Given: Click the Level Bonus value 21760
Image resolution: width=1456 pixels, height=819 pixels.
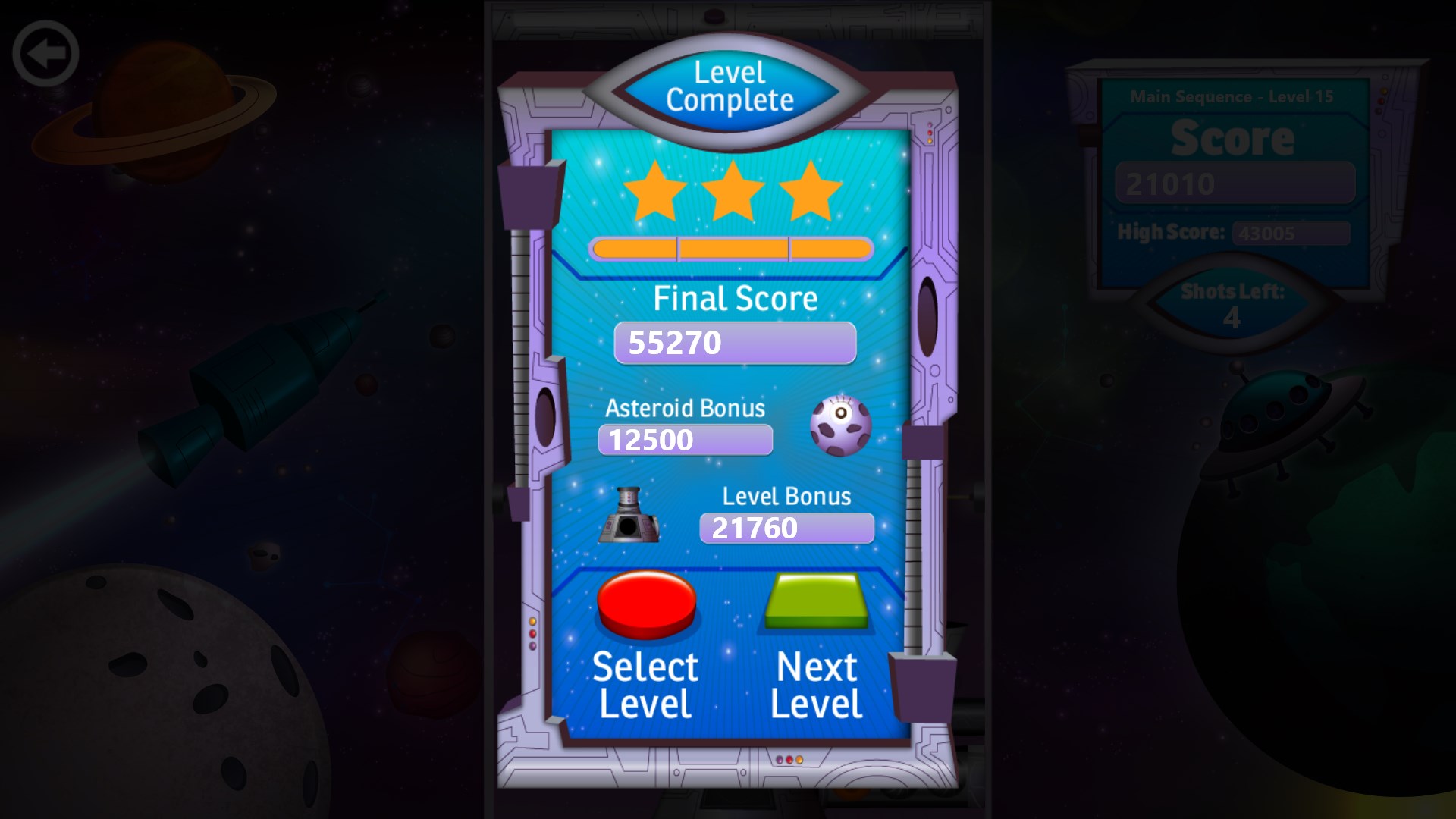Looking at the screenshot, I should point(787,529).
